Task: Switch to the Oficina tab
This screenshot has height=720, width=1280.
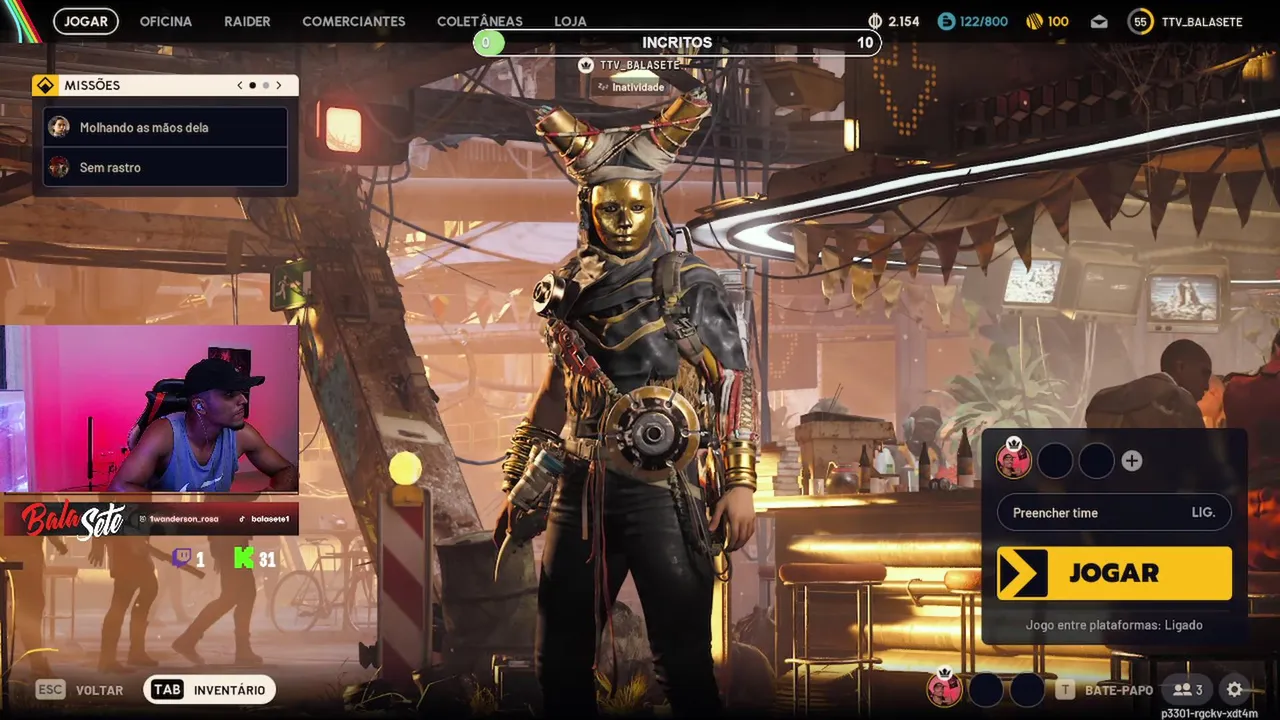Action: pyautogui.click(x=165, y=21)
